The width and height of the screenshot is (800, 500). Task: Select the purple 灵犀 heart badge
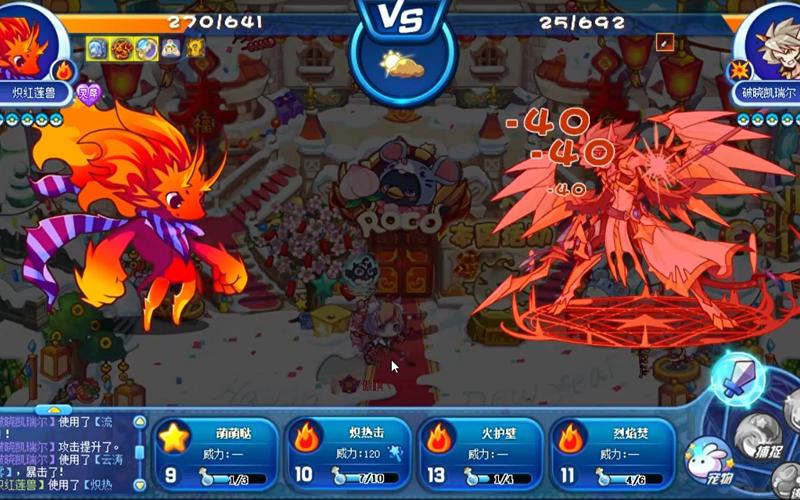[x=89, y=92]
